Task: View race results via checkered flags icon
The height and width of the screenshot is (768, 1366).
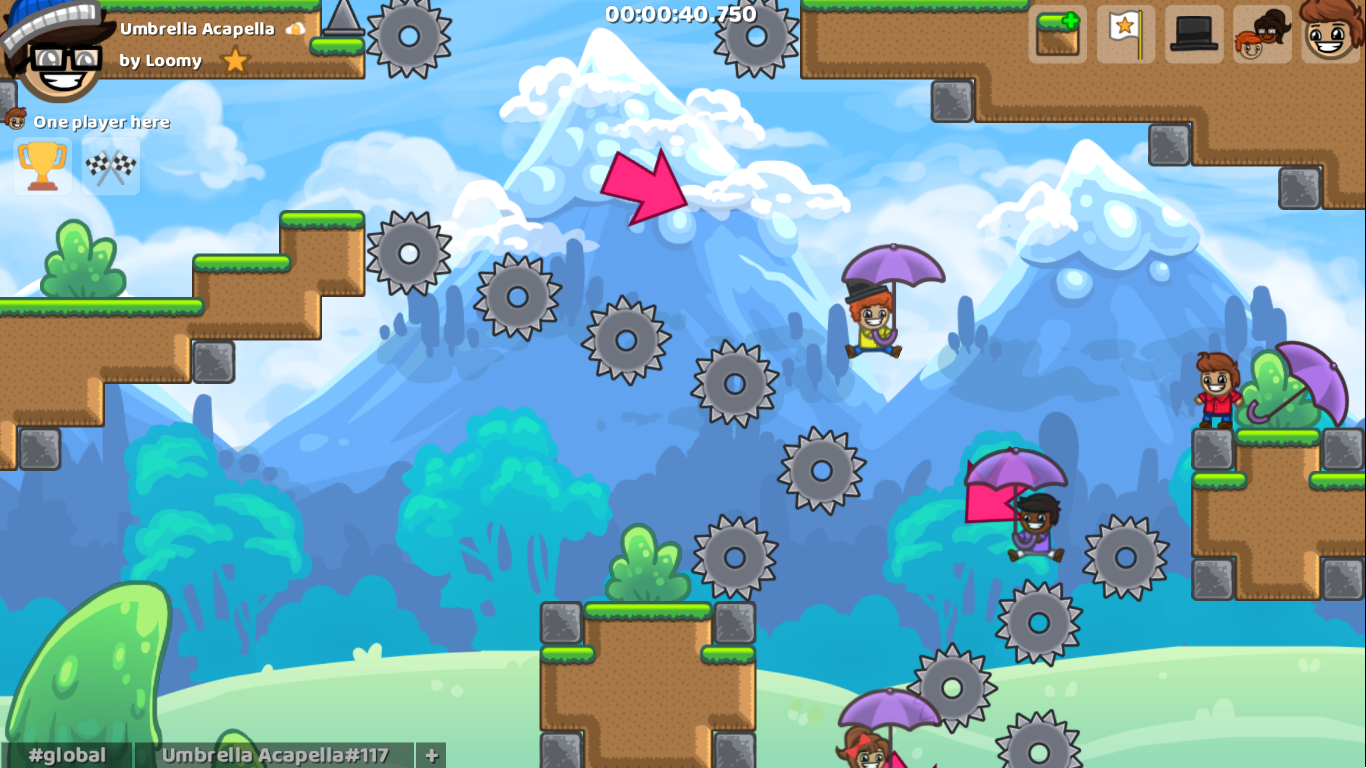Action: [x=110, y=166]
